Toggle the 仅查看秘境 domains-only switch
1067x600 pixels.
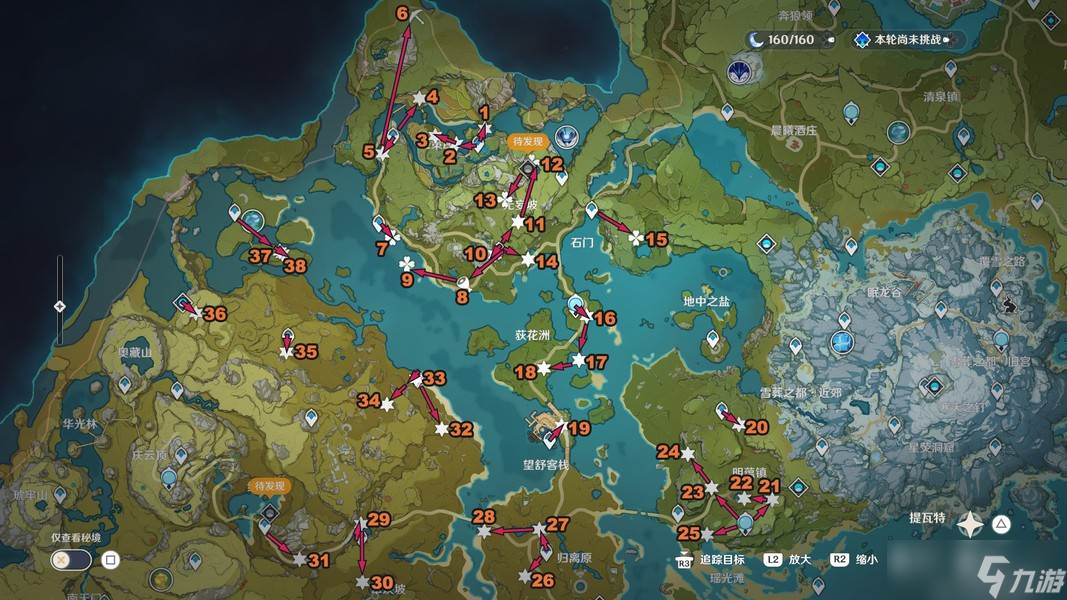(x=72, y=560)
